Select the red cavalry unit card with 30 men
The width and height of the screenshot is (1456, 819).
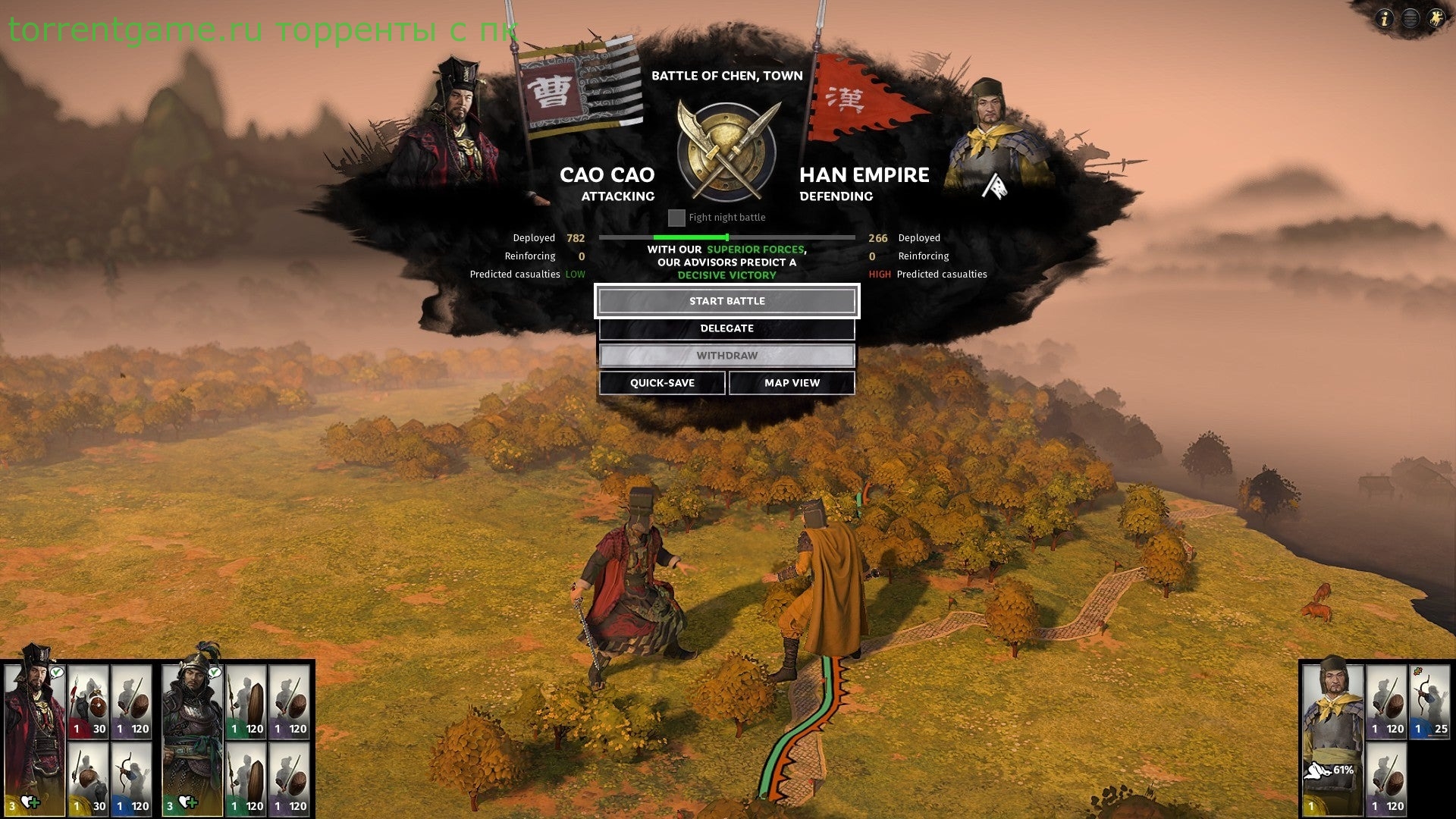point(89,701)
